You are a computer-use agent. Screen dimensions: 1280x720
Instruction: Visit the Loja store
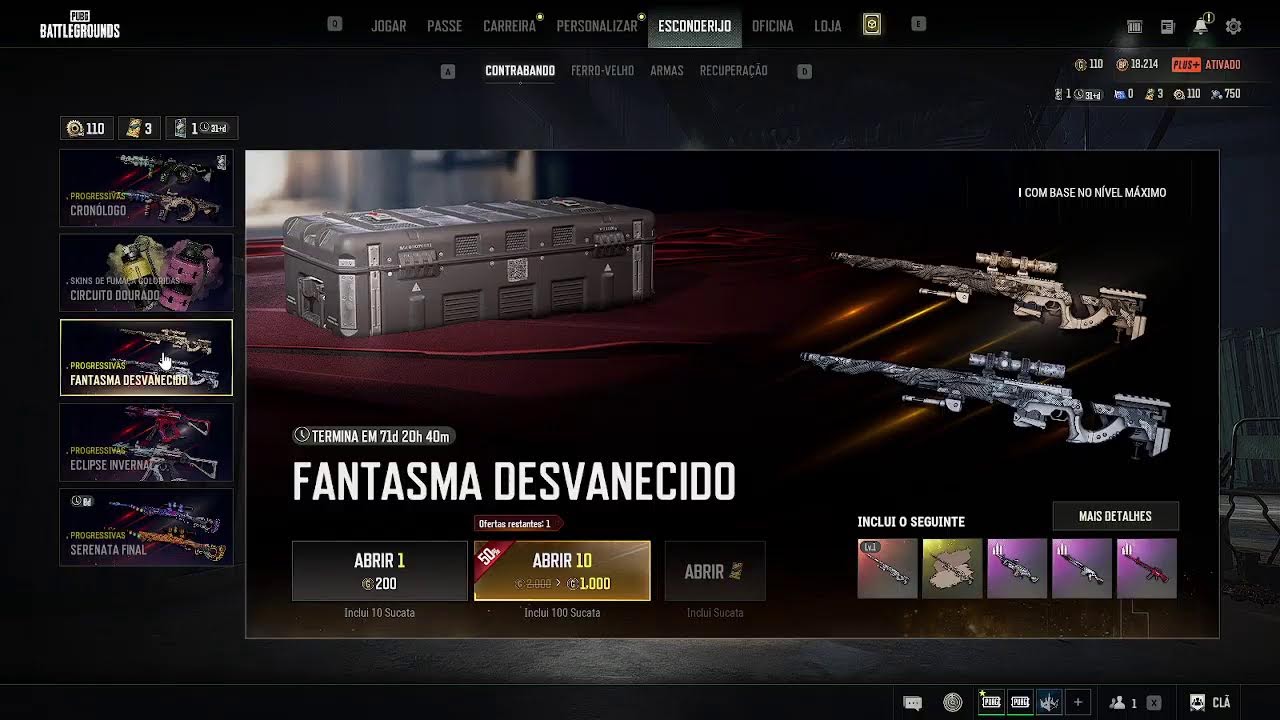[827, 26]
